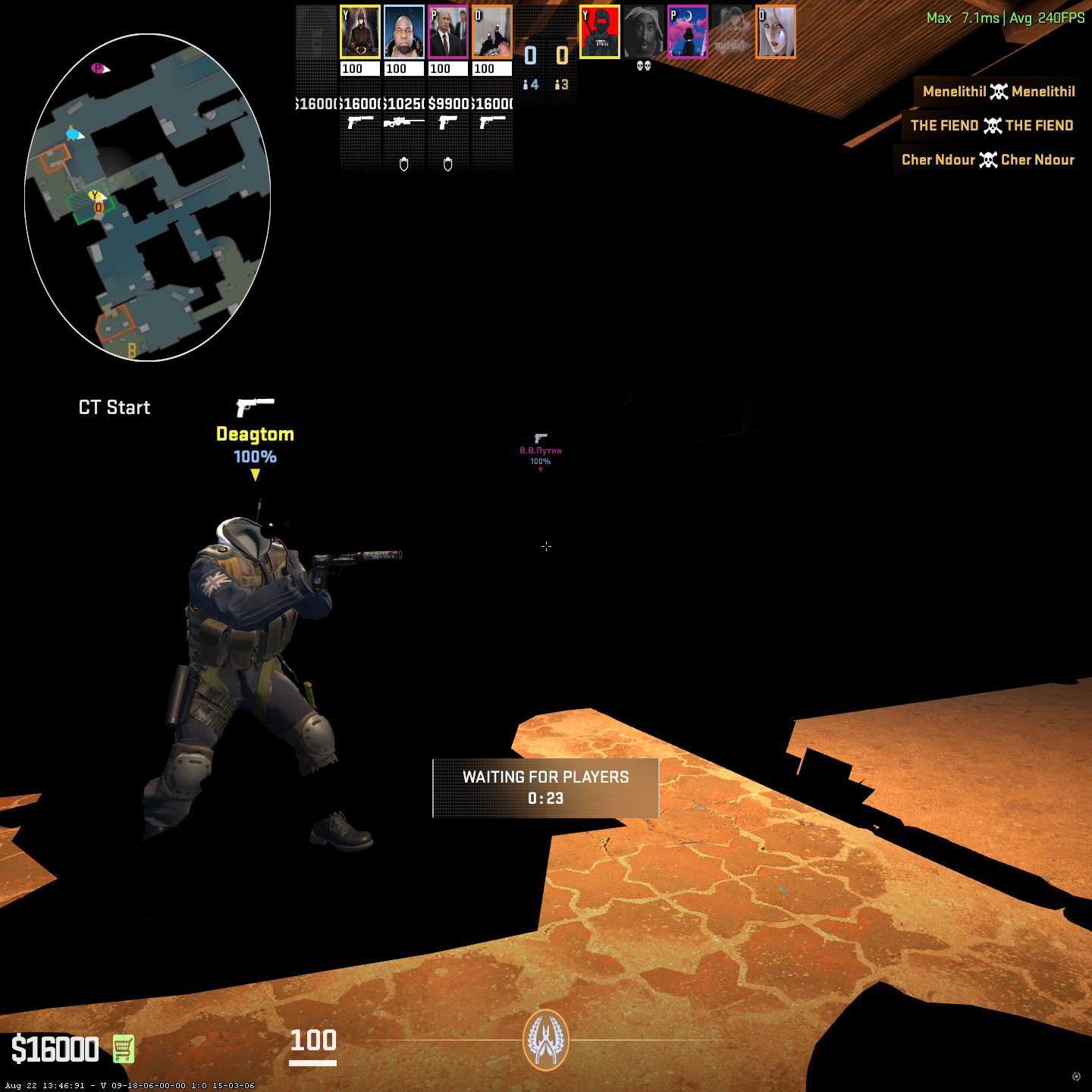Click the CT emblem at bottom center
1092x1092 pixels.
point(546,1042)
